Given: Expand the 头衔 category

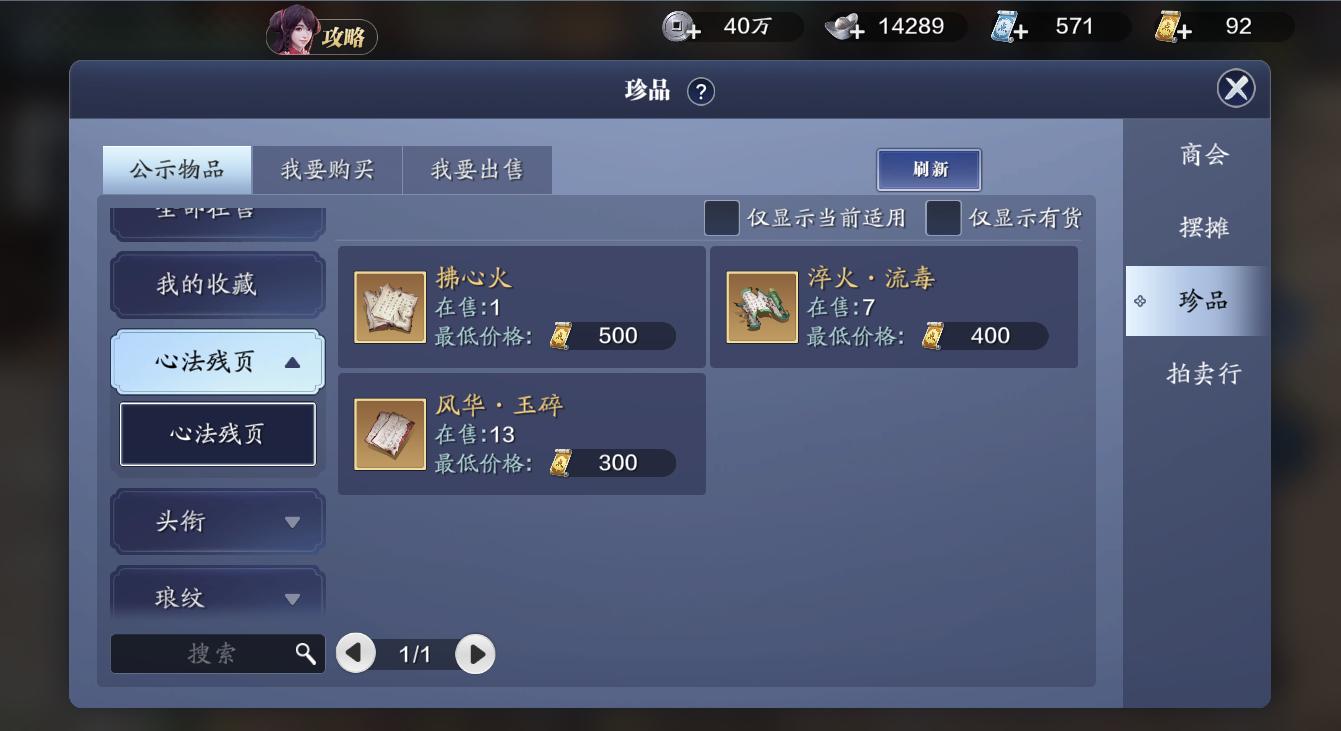Looking at the screenshot, I should pyautogui.click(x=216, y=521).
